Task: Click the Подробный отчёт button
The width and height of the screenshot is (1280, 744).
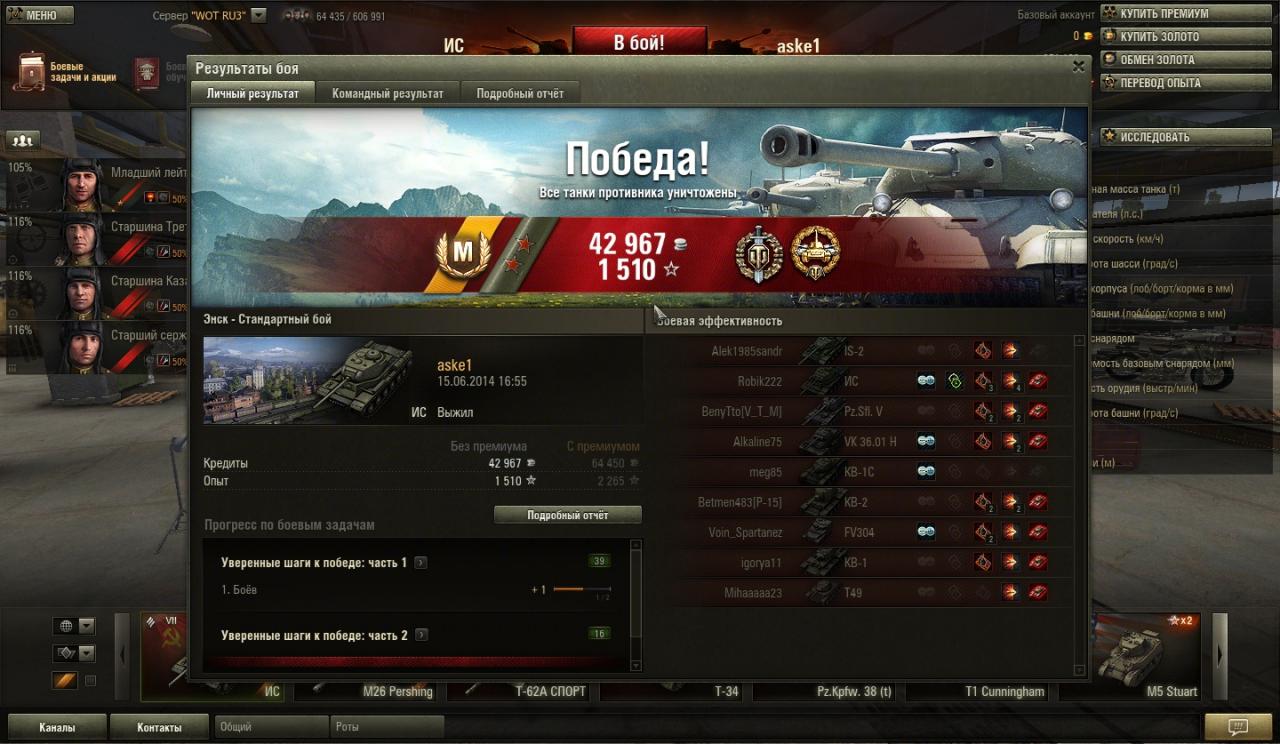Action: pos(568,515)
